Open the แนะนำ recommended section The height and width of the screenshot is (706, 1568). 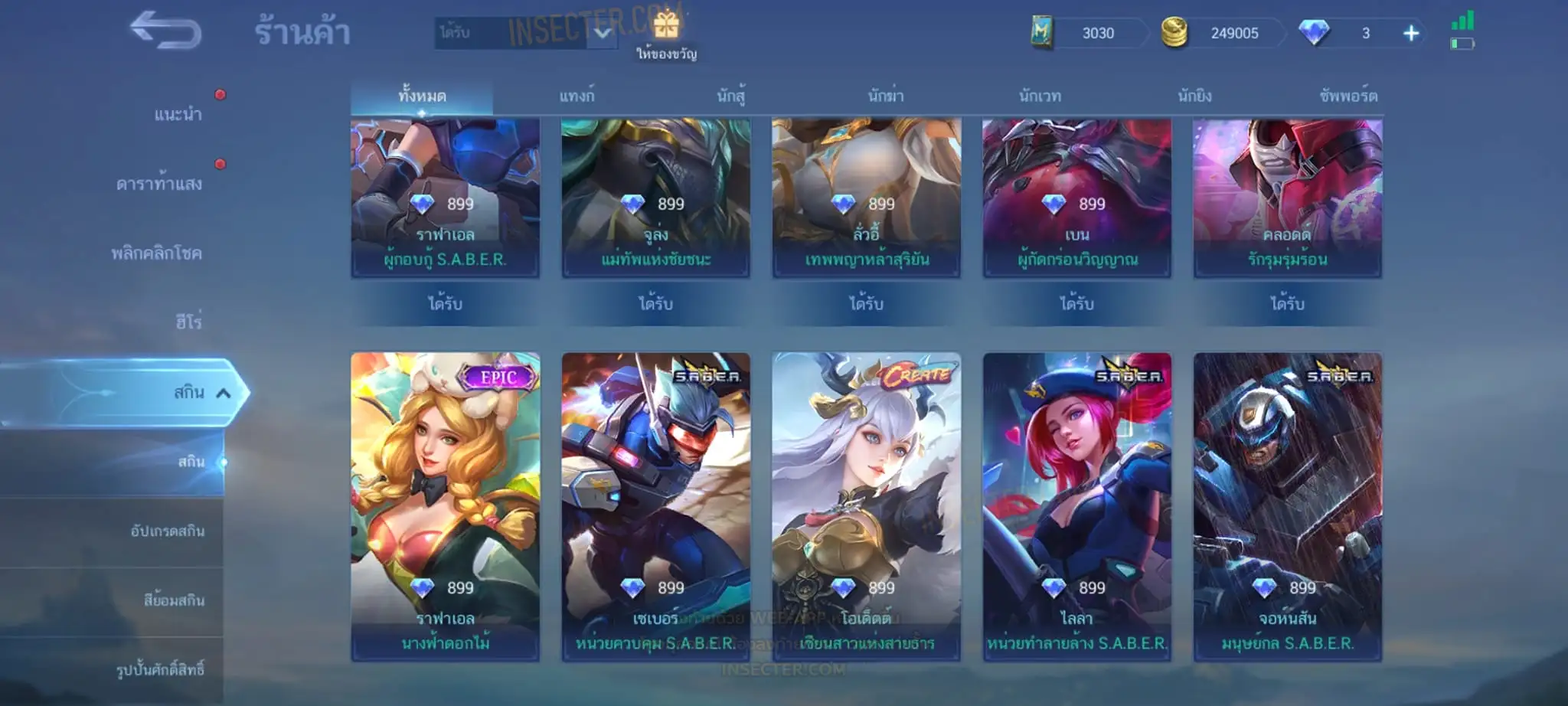(178, 115)
